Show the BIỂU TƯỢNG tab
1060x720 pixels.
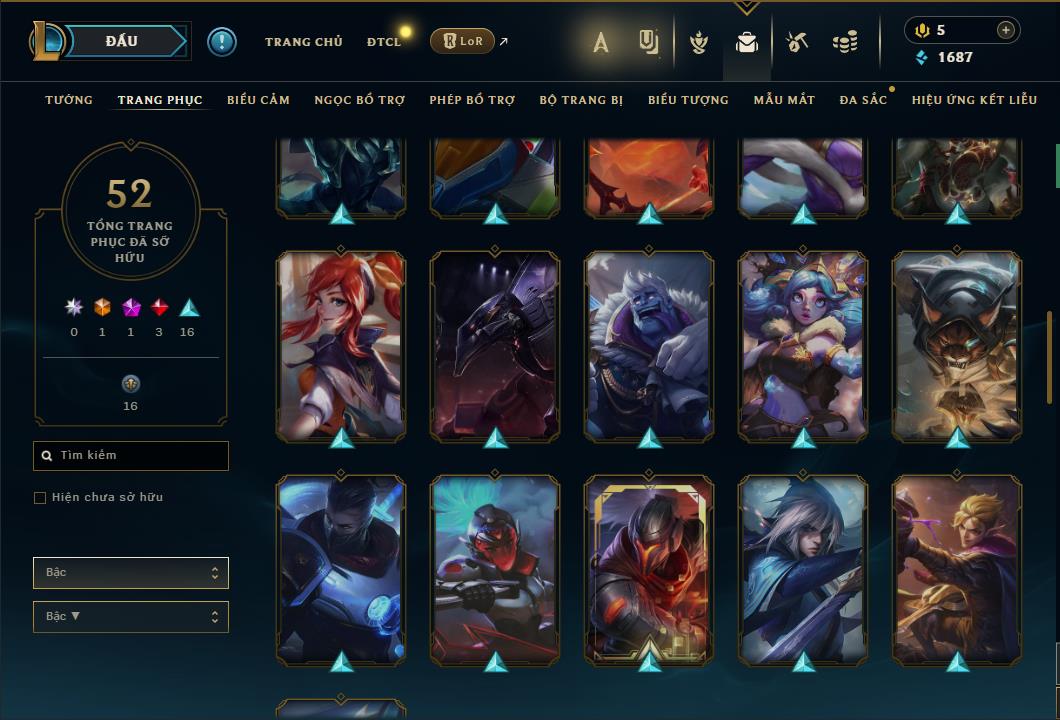[688, 100]
